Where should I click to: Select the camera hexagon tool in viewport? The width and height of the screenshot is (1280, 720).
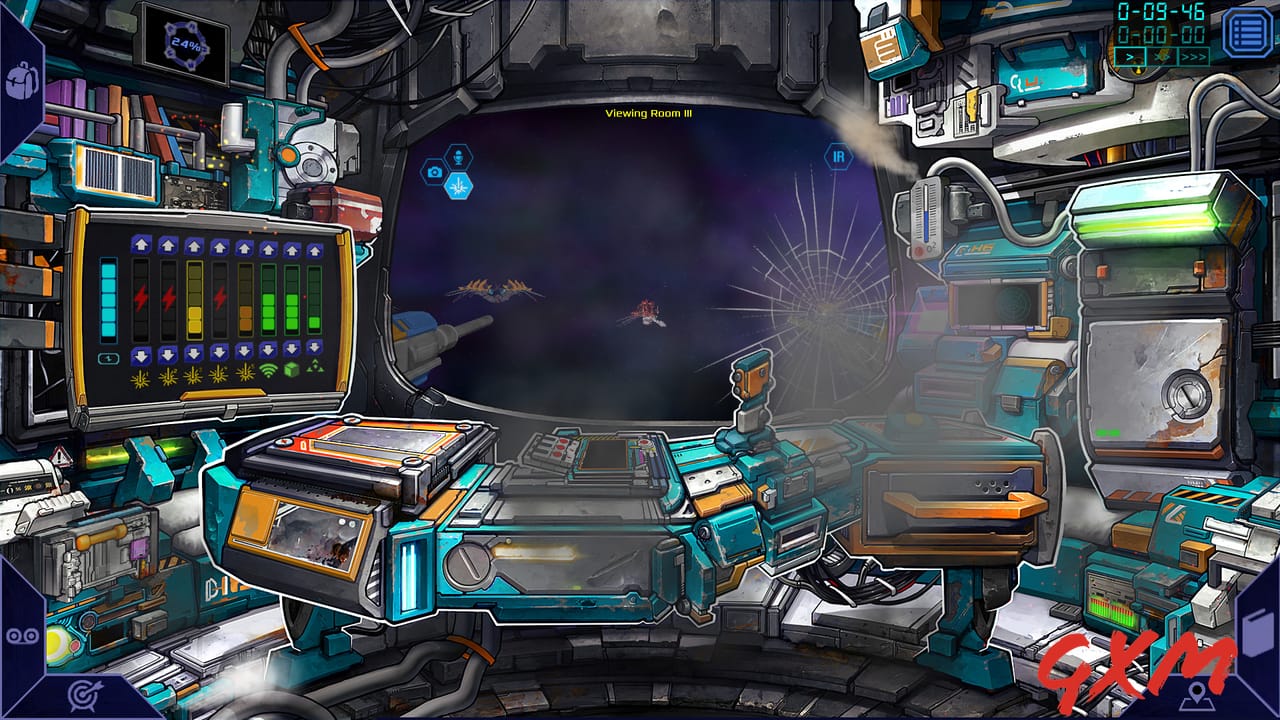click(x=435, y=172)
